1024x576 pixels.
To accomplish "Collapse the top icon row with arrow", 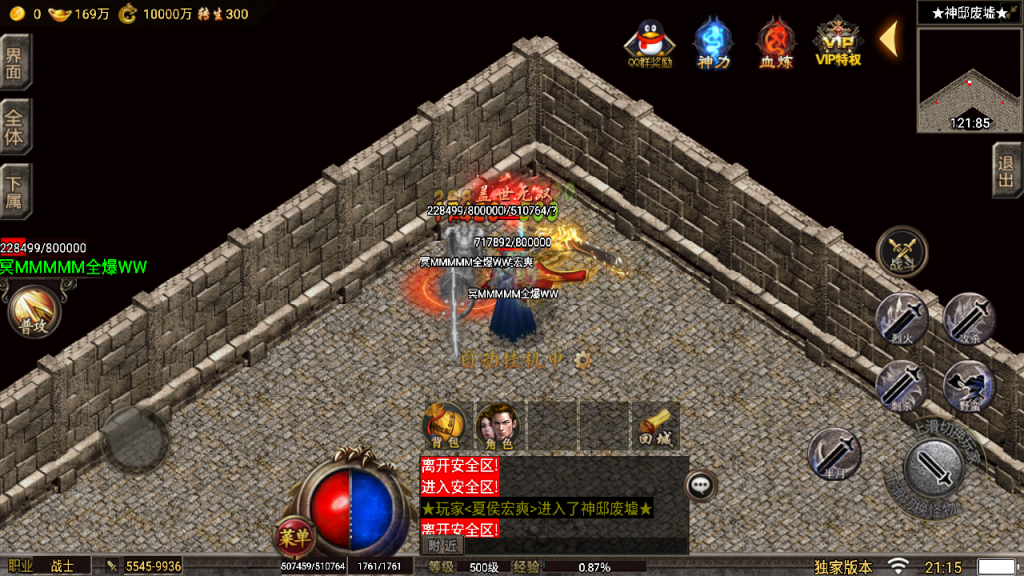I will [887, 38].
